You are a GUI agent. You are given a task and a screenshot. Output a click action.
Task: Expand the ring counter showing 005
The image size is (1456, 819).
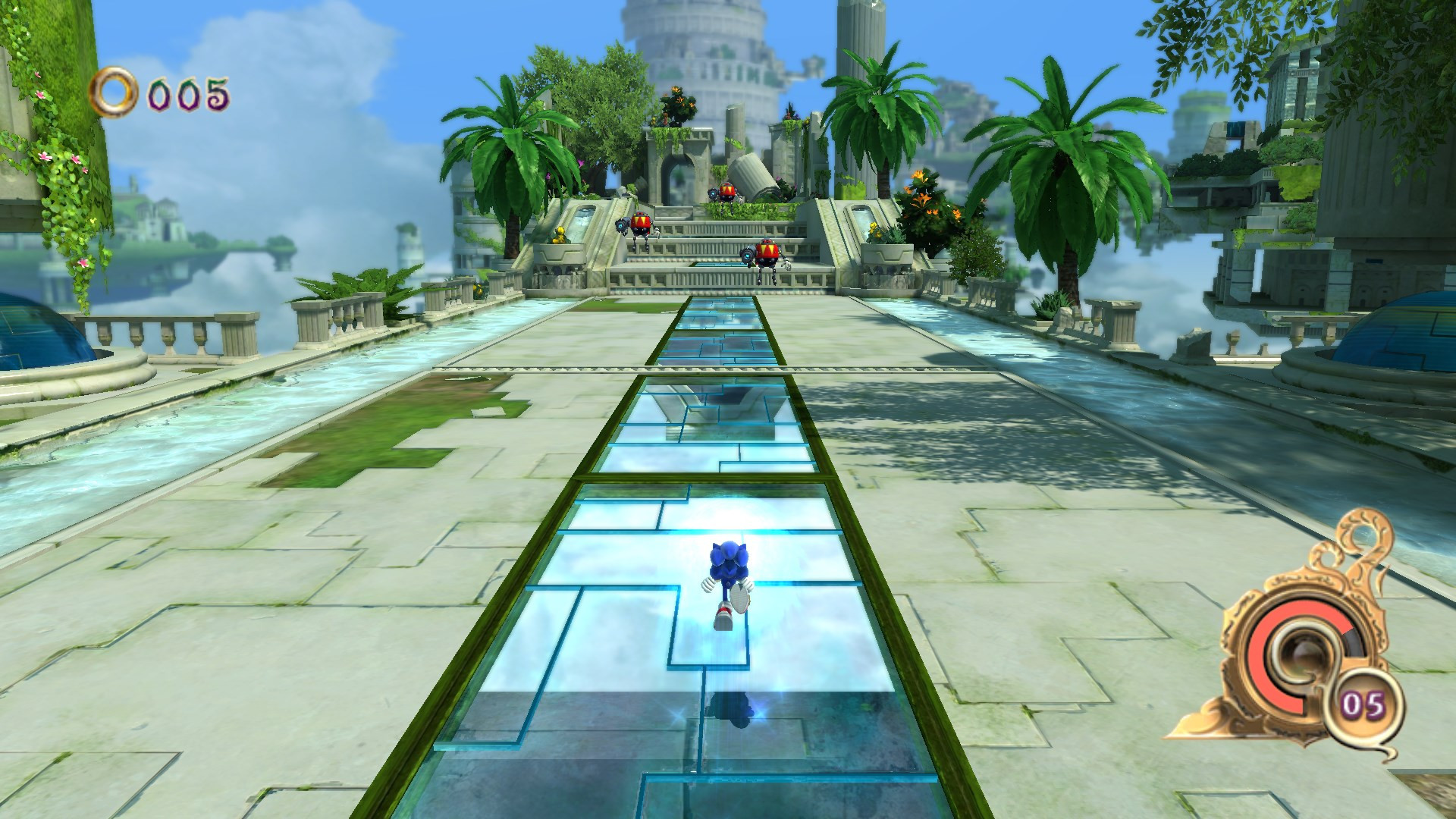coord(186,91)
